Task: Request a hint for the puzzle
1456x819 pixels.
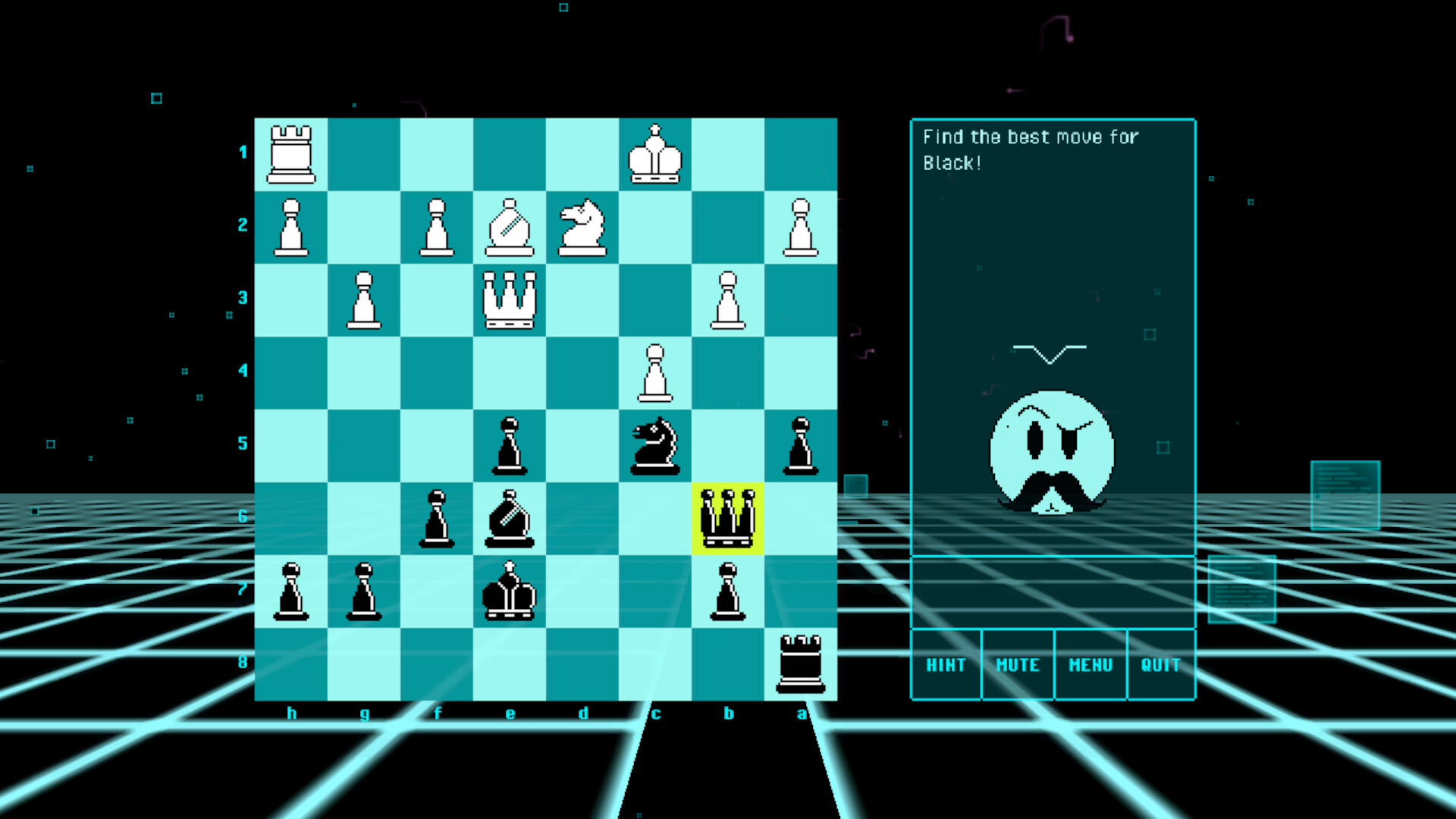Action: pos(945,665)
